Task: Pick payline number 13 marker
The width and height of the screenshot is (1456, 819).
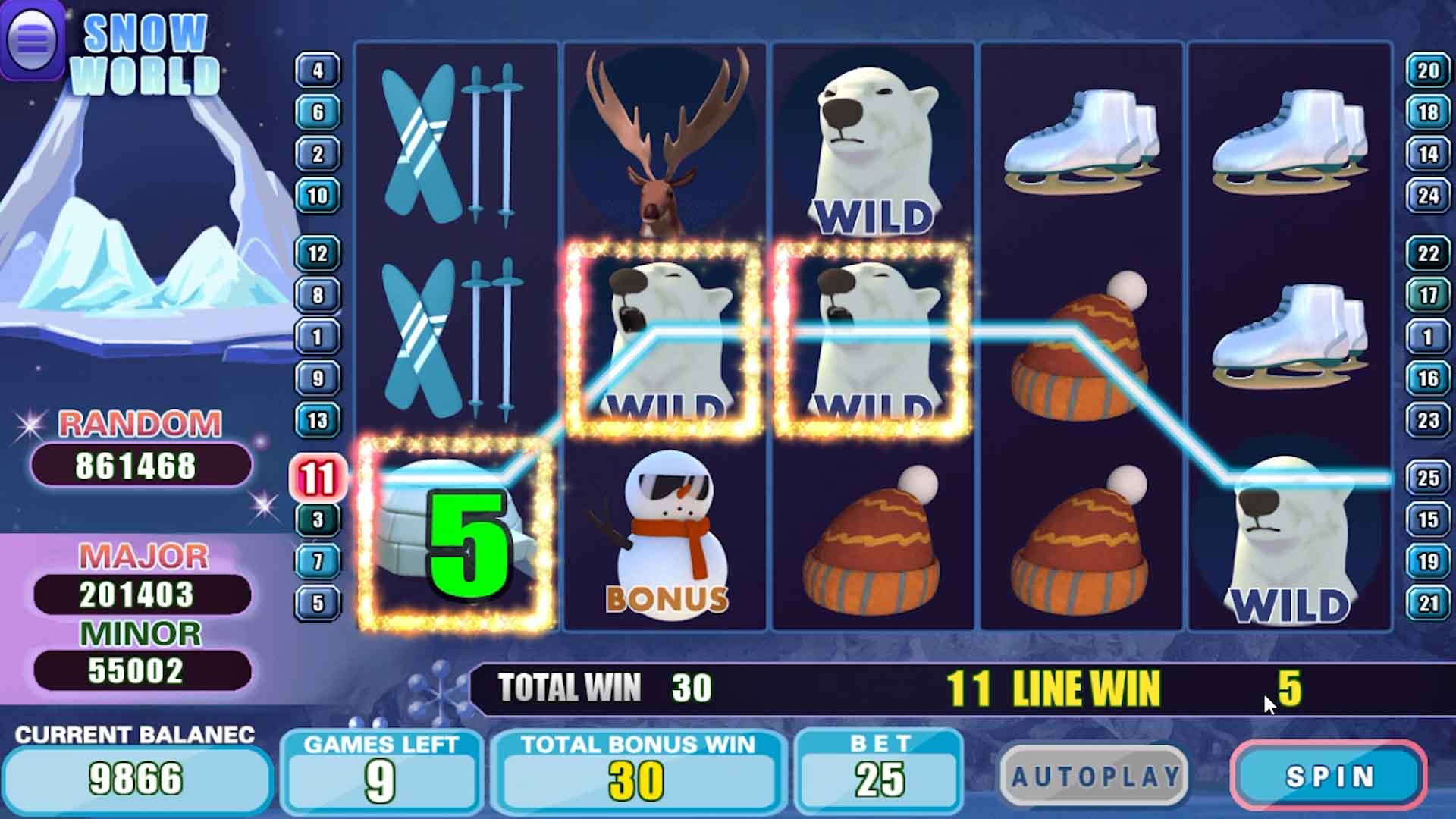Action: coord(318,420)
